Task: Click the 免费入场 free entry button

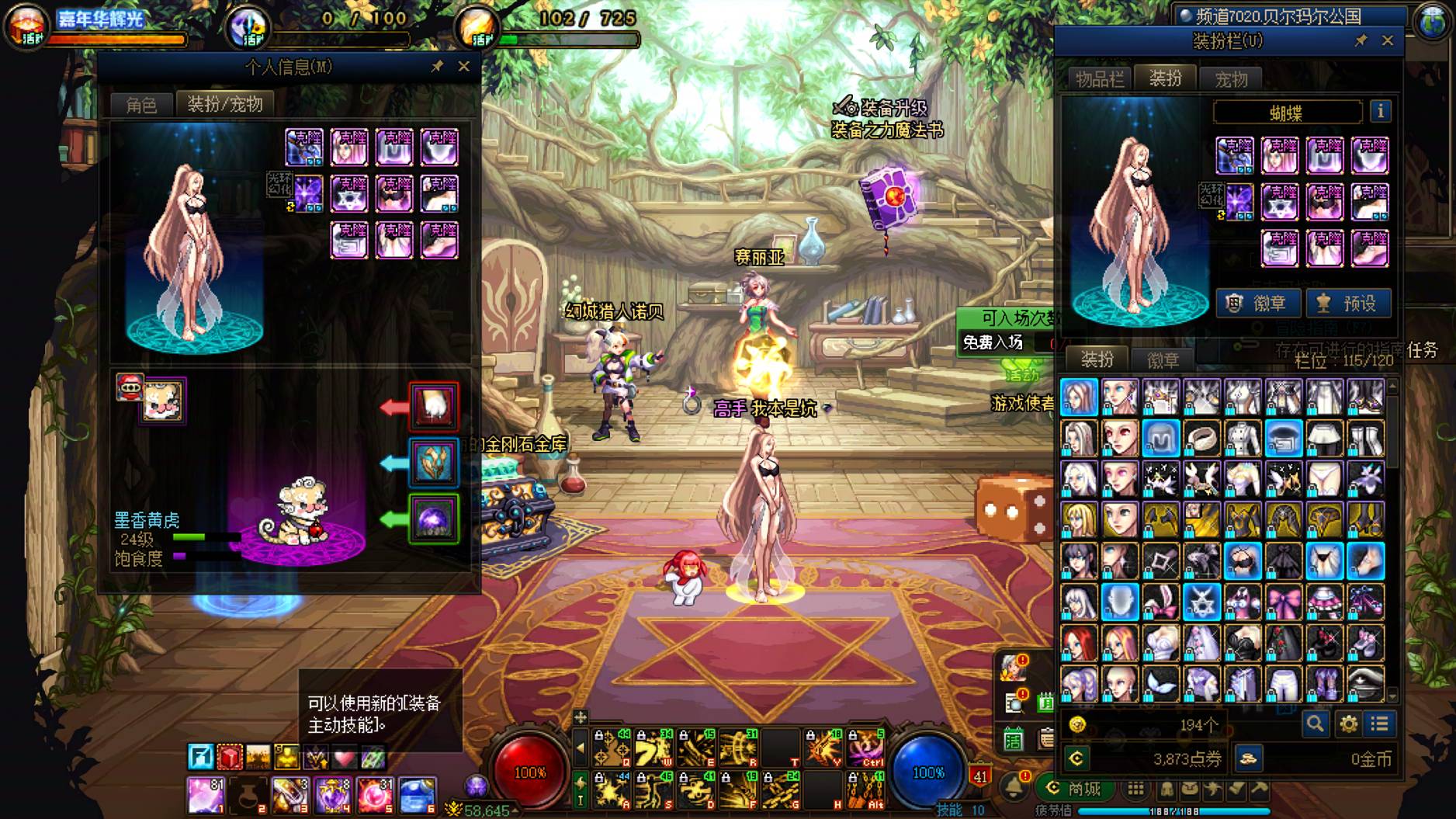Action: pyautogui.click(x=993, y=342)
